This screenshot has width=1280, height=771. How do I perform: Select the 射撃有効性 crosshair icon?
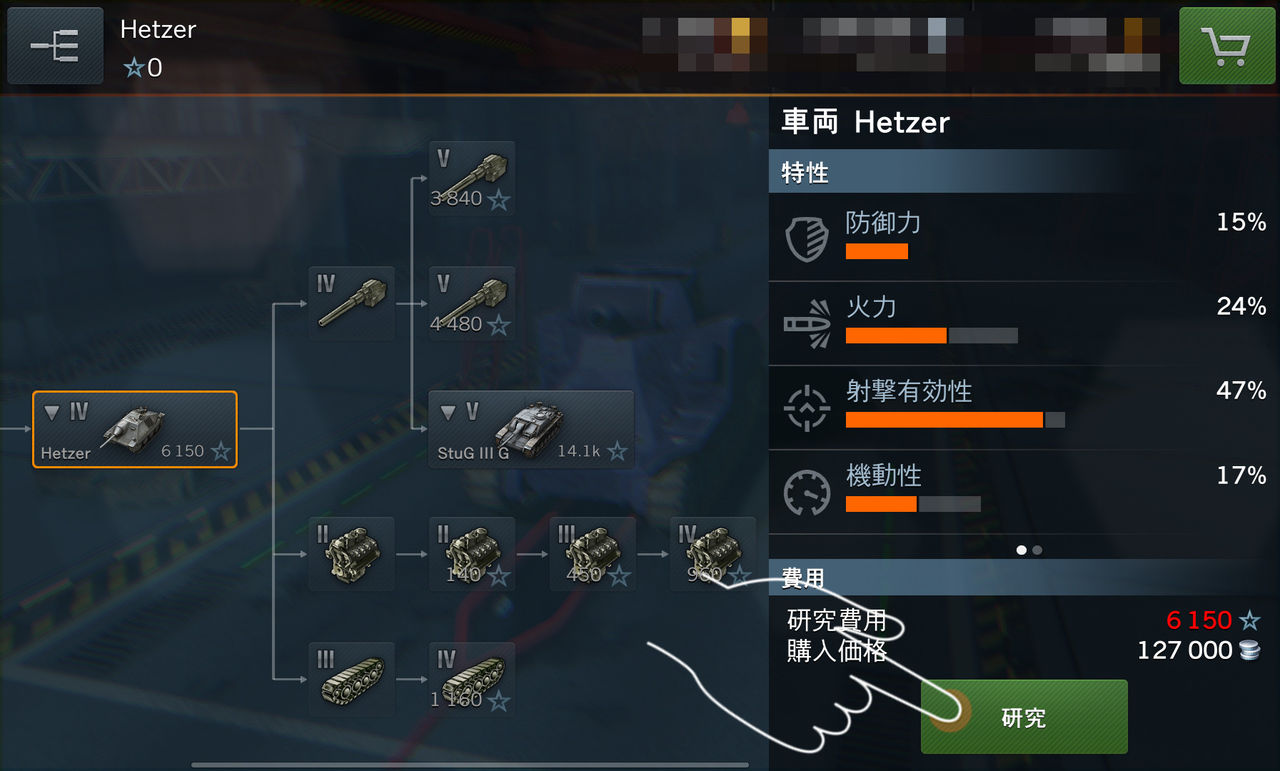coord(807,406)
